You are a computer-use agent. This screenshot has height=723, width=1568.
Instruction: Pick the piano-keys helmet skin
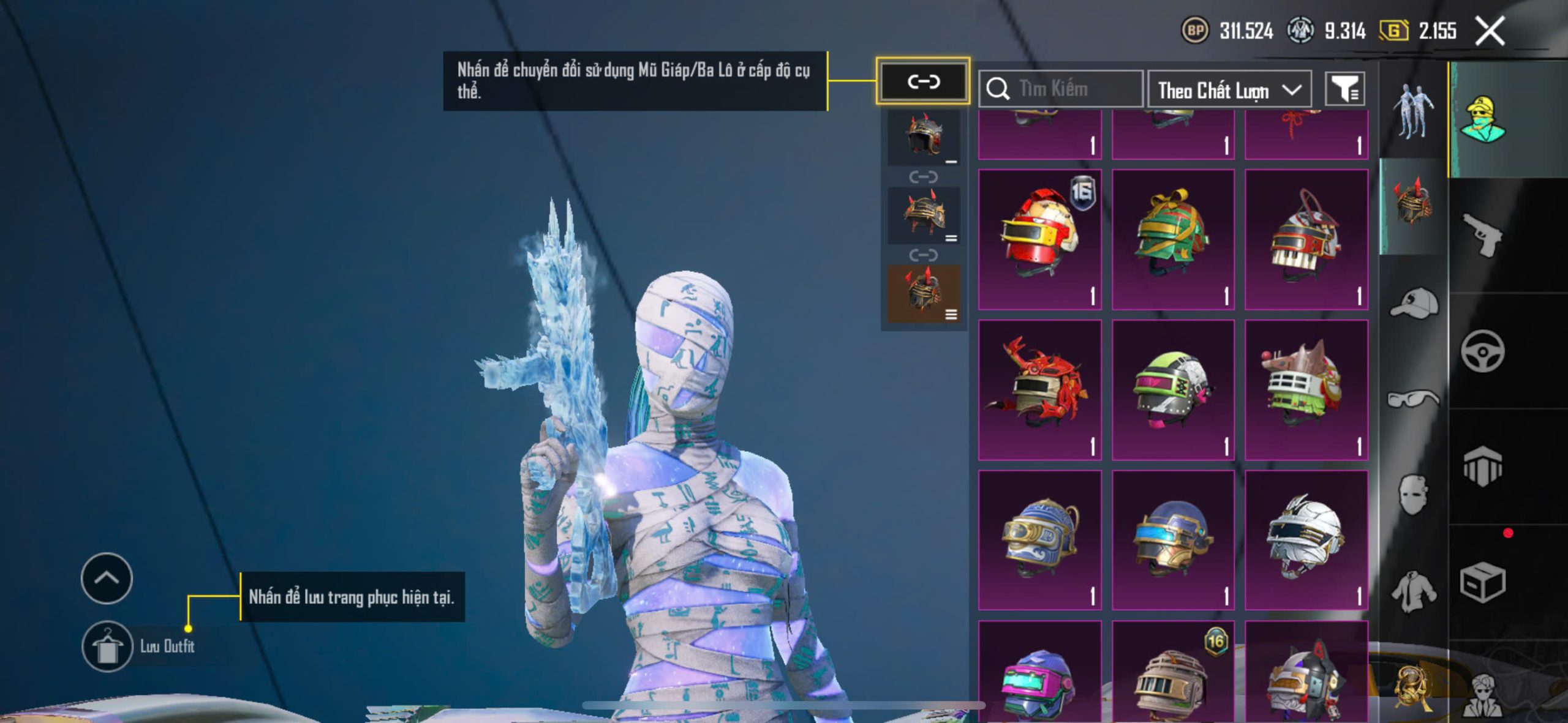pyautogui.click(x=1306, y=239)
